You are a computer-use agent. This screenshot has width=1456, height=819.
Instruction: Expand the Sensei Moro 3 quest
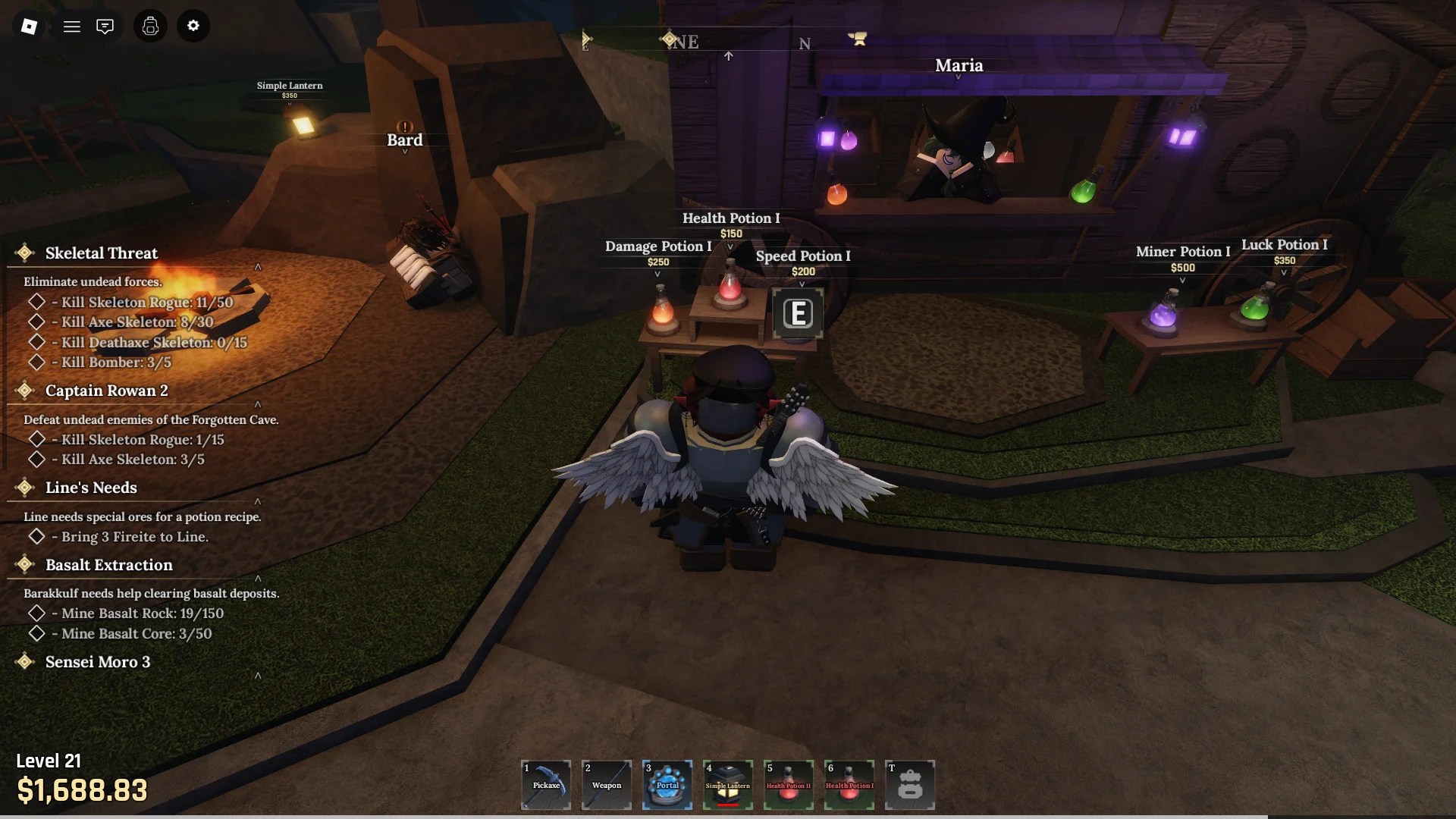coord(259,677)
